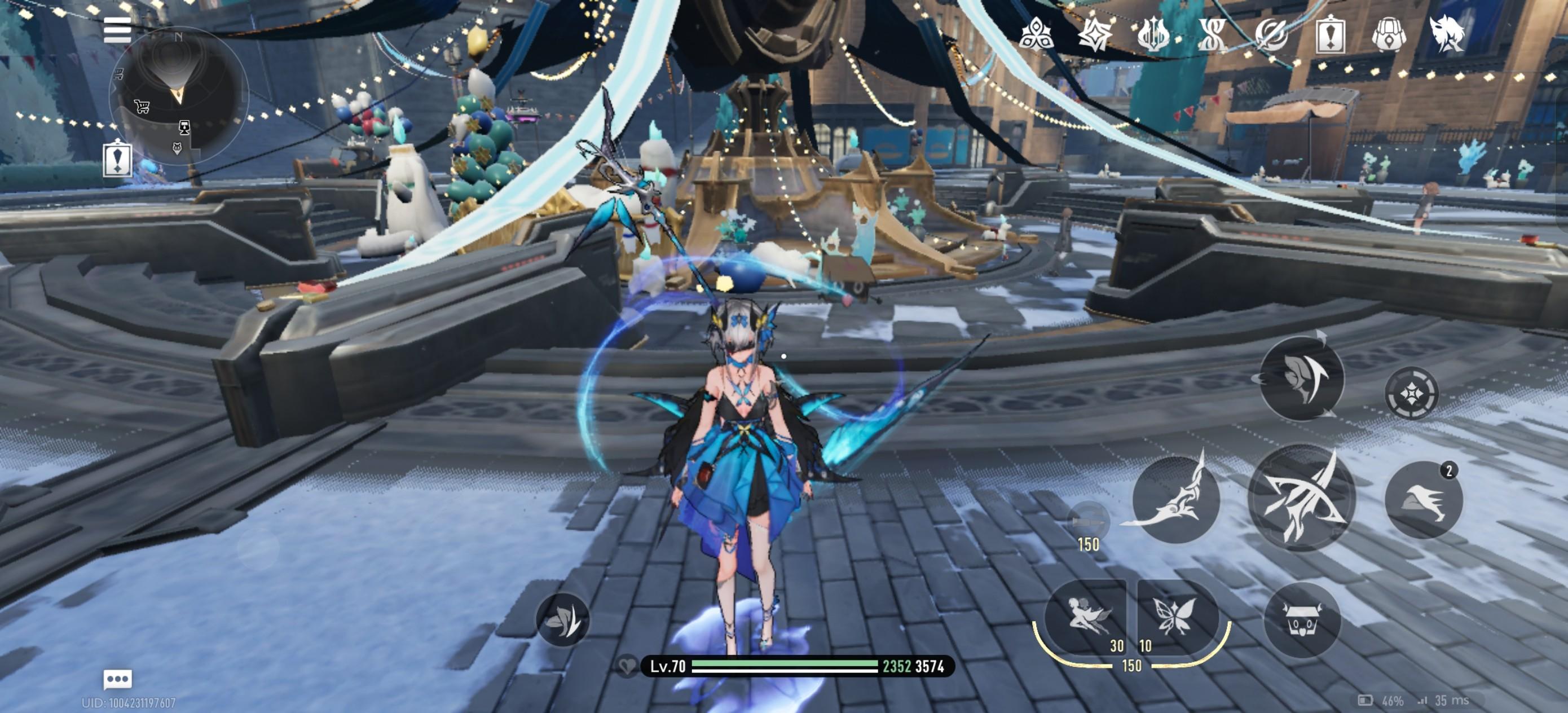
Task: Open the circular minimap
Action: pos(178,96)
